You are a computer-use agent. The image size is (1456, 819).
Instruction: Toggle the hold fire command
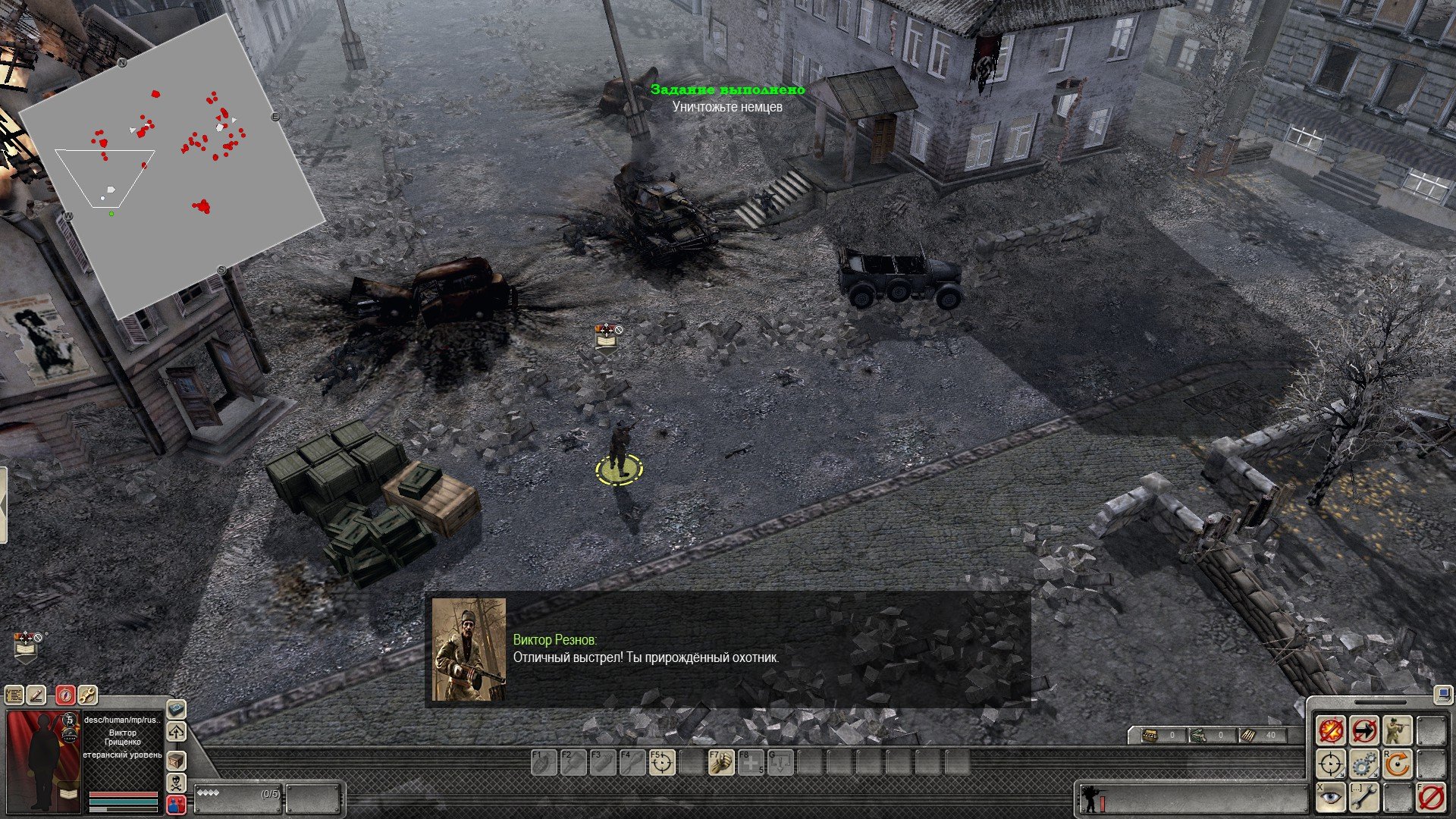tap(1331, 730)
